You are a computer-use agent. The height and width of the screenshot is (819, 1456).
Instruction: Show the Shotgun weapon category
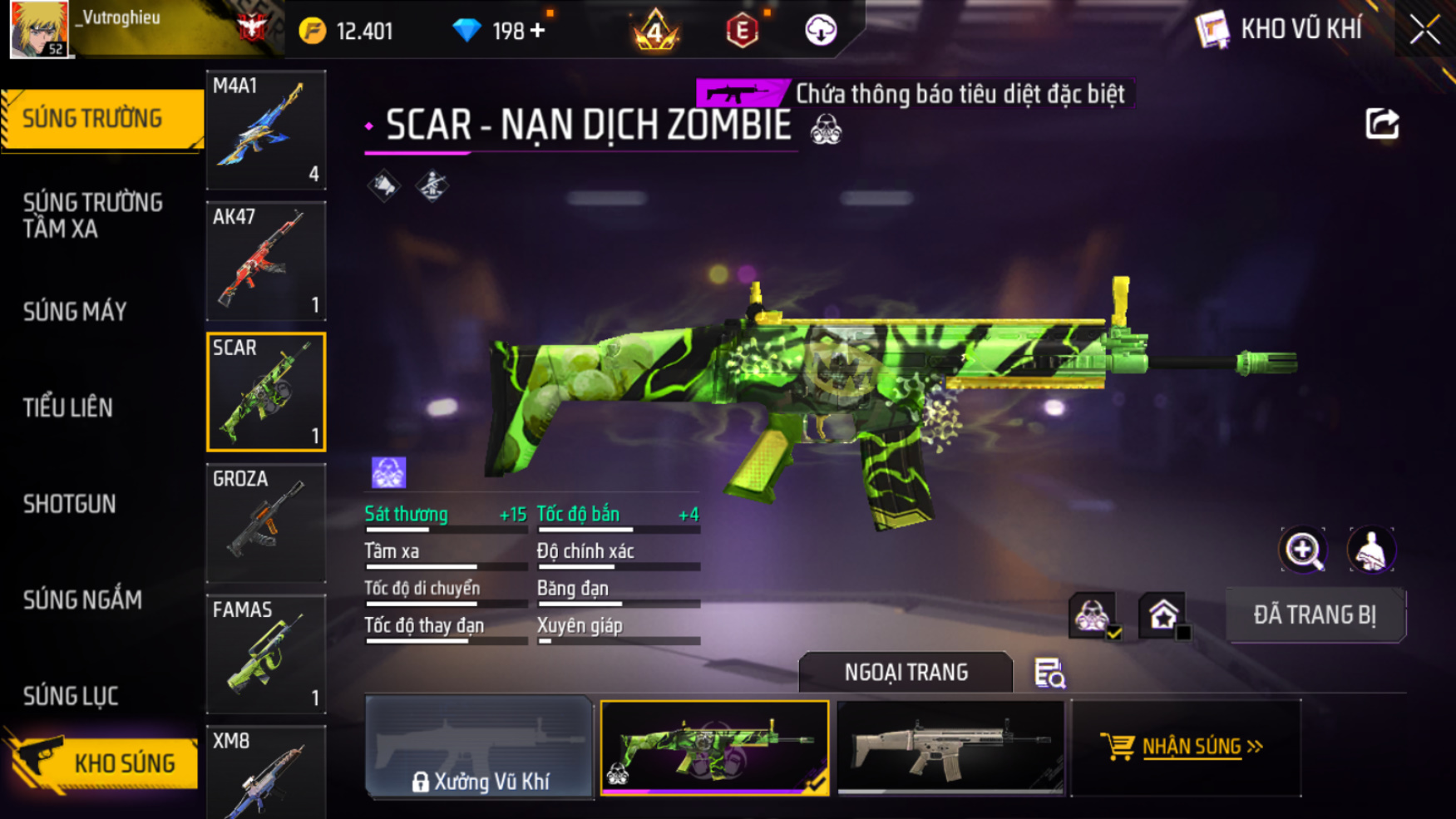coord(70,504)
